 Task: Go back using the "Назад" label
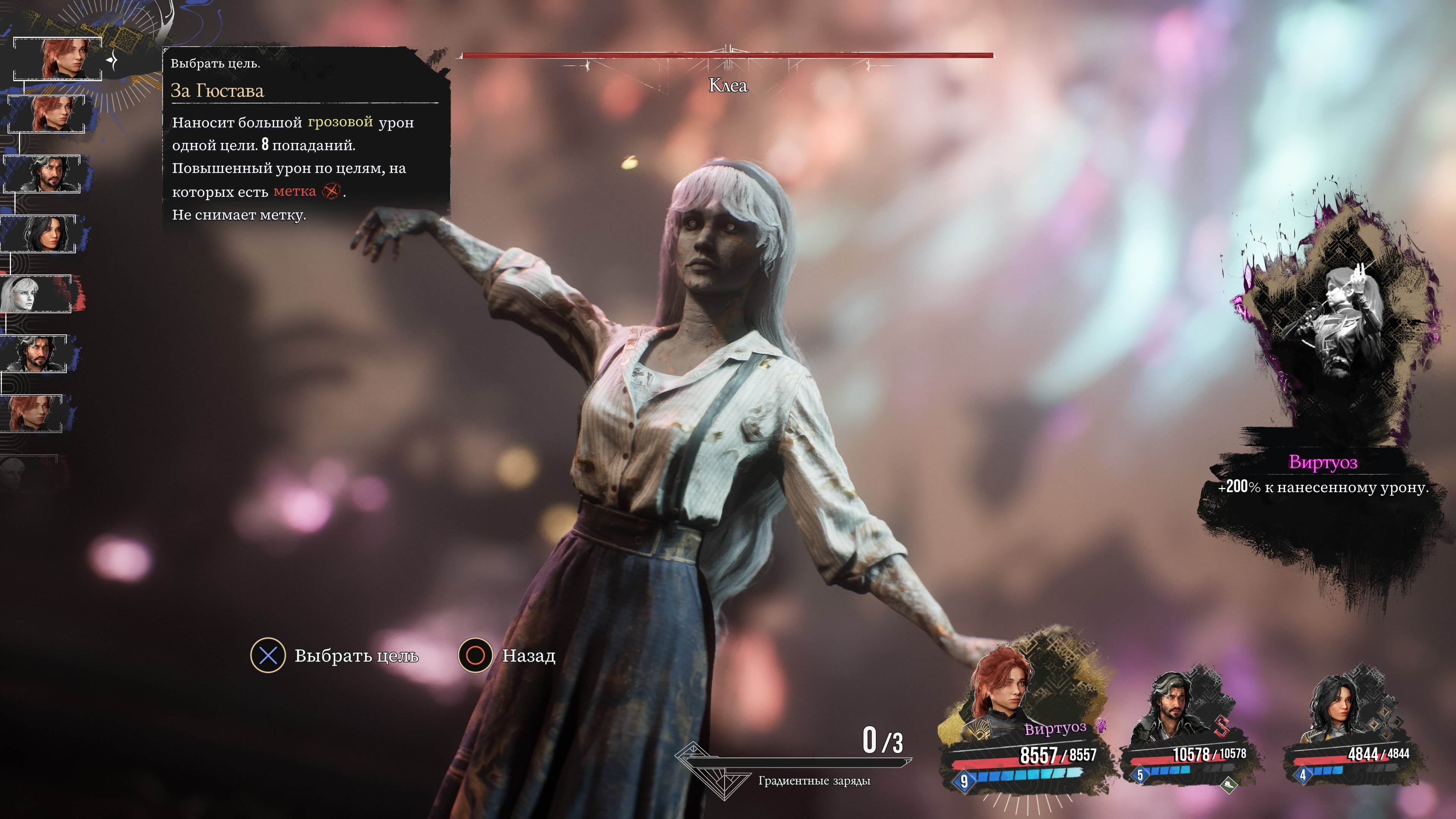pyautogui.click(x=529, y=656)
